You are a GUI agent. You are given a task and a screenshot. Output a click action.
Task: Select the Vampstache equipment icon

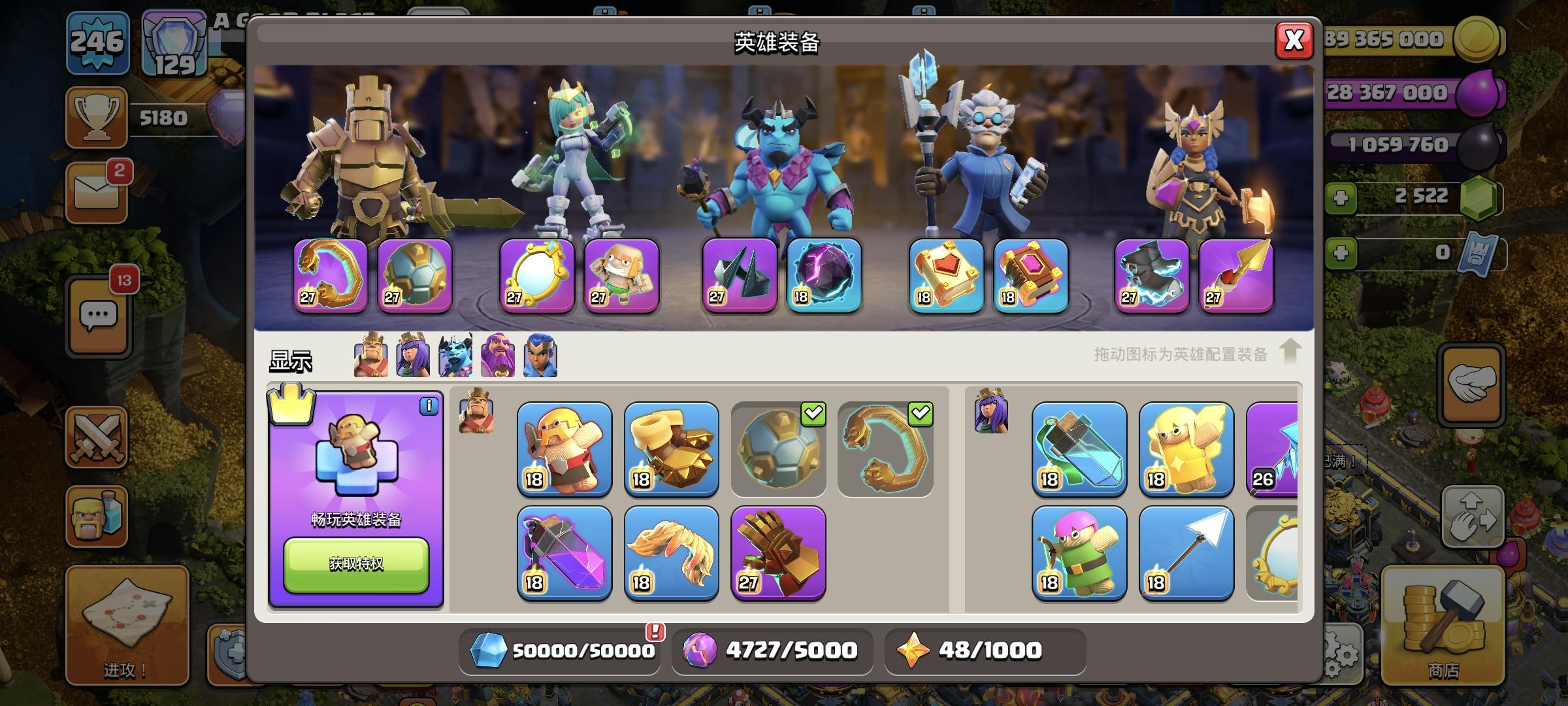(672, 554)
